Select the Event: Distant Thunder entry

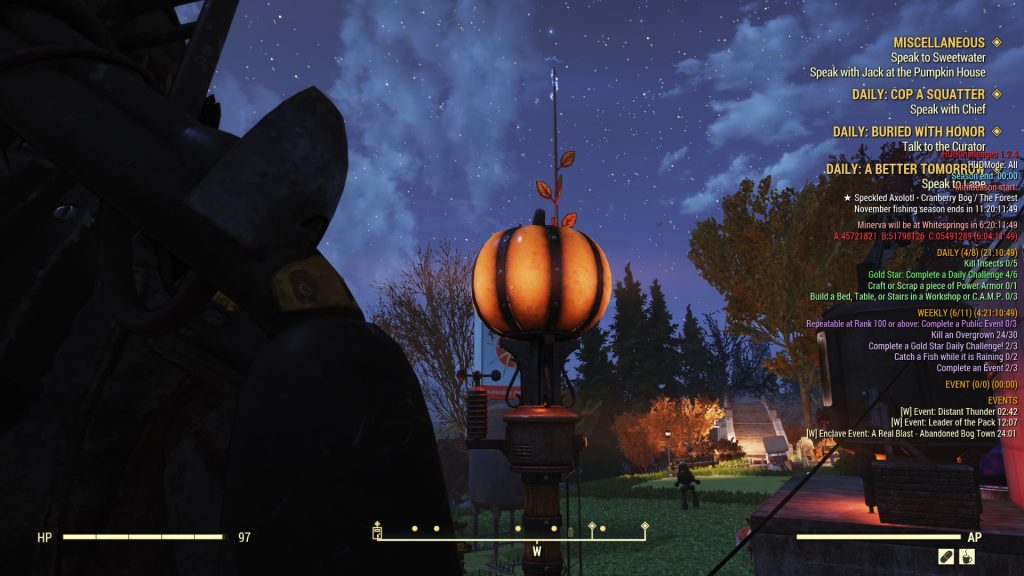958,411
